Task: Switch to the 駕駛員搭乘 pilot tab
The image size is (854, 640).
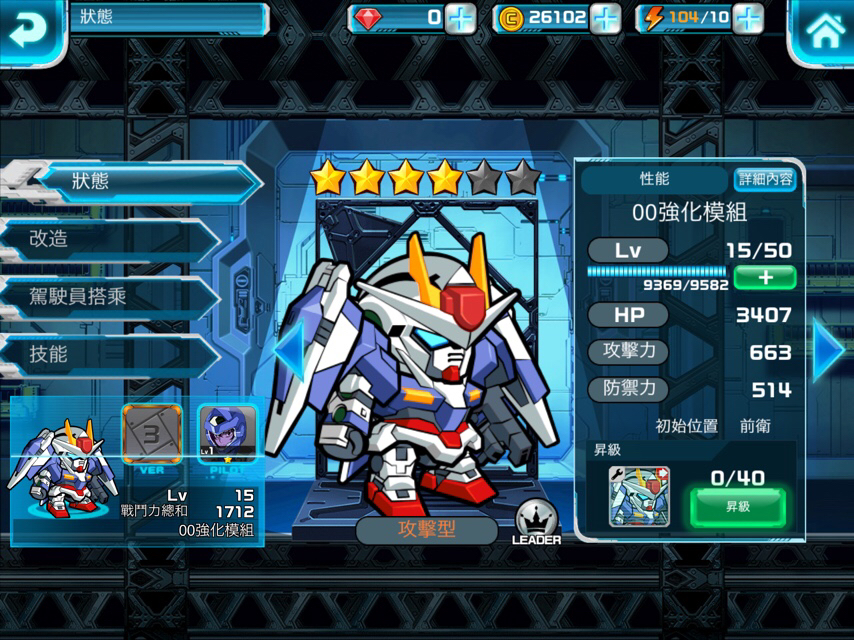Action: pyautogui.click(x=110, y=297)
